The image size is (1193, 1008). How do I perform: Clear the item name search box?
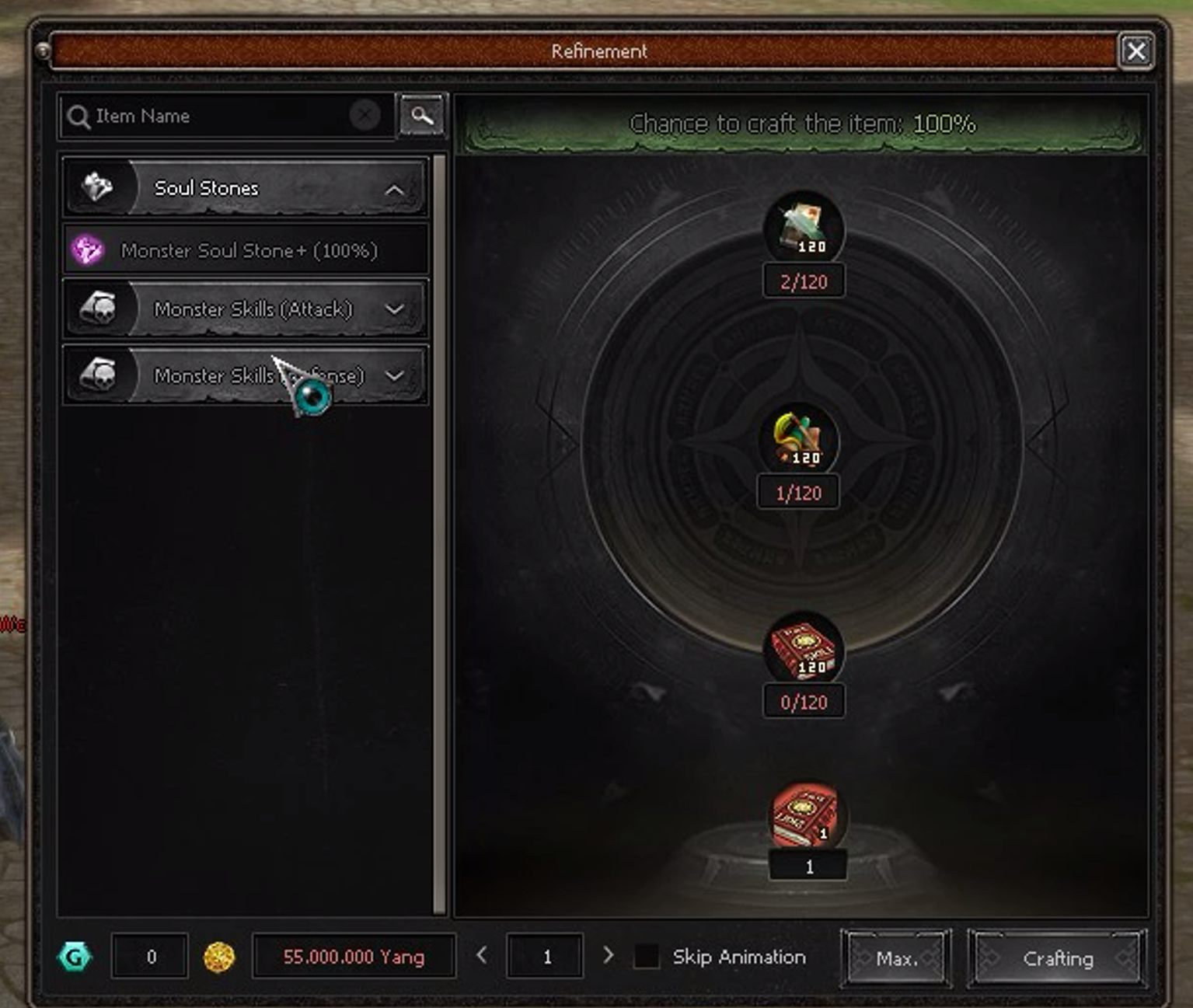[x=365, y=116]
